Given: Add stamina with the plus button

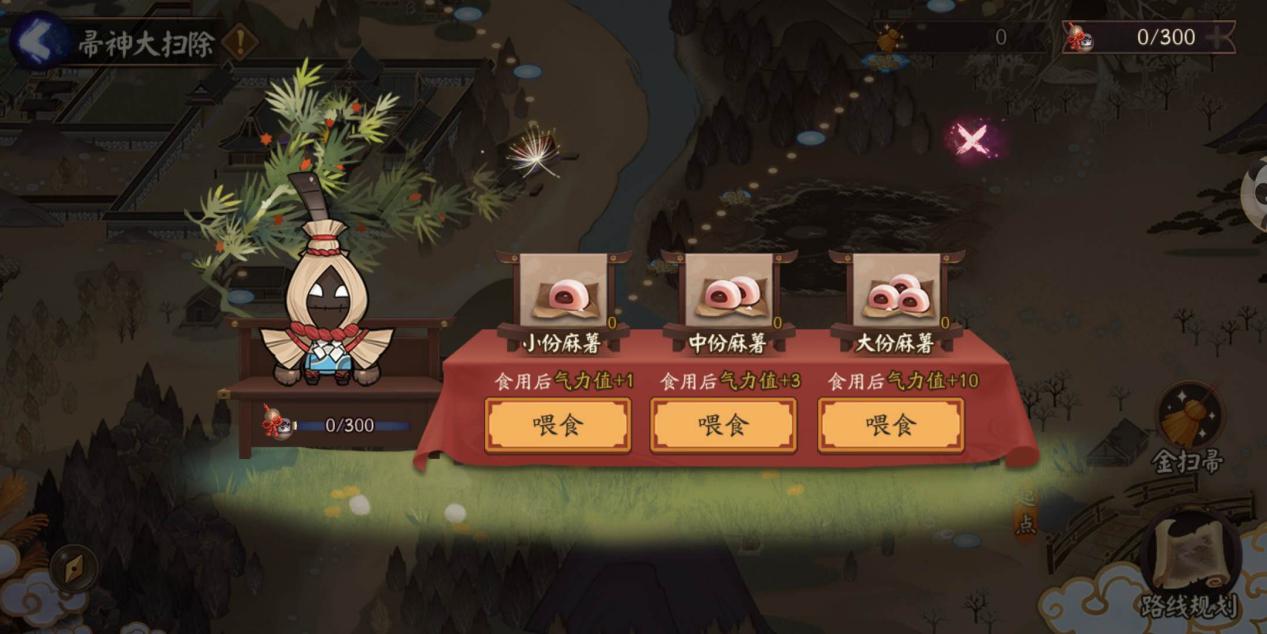Looking at the screenshot, I should (1218, 38).
